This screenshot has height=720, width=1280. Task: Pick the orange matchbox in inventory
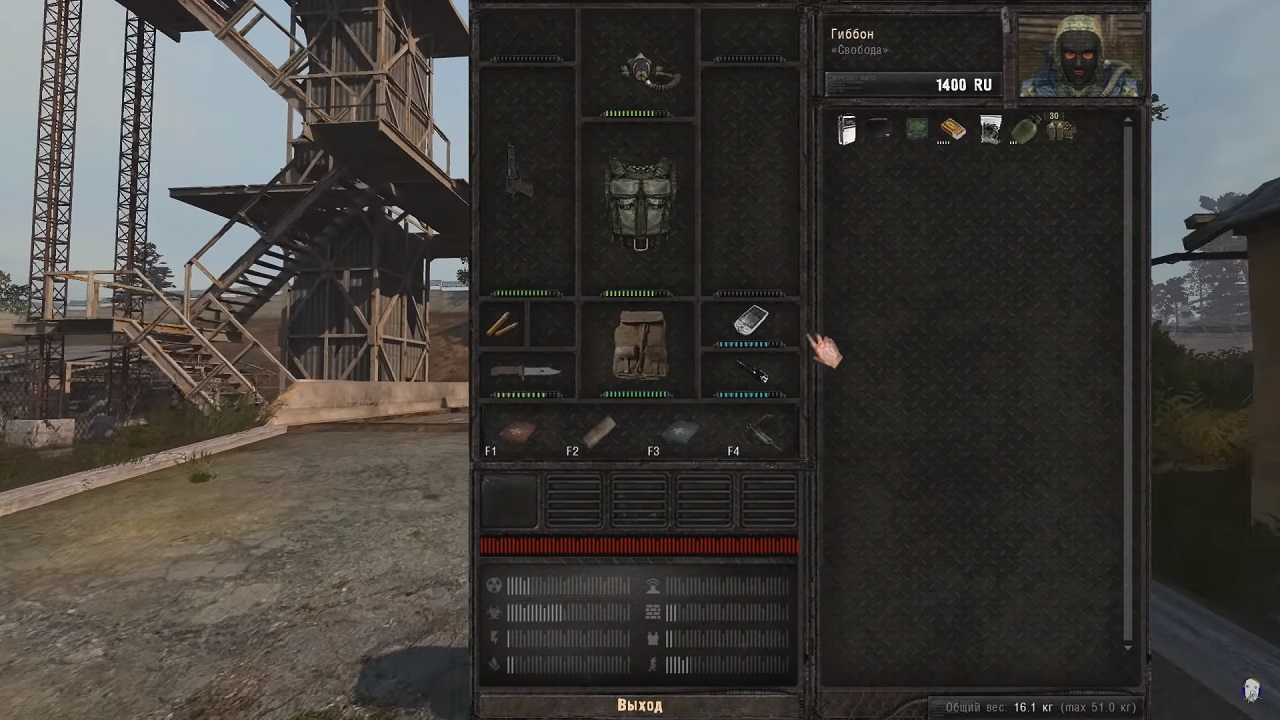[x=952, y=129]
